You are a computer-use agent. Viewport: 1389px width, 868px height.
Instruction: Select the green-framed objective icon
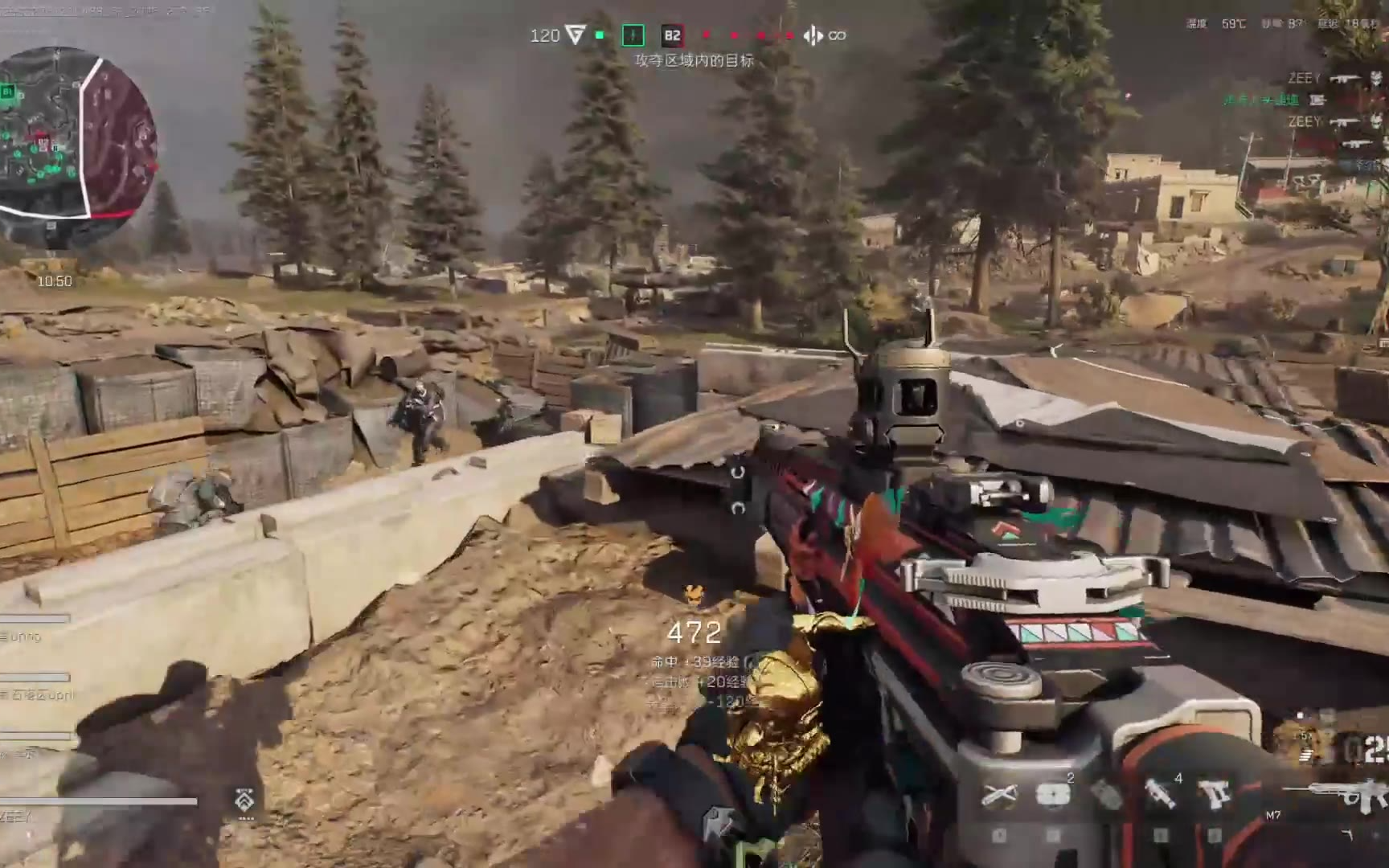[633, 35]
